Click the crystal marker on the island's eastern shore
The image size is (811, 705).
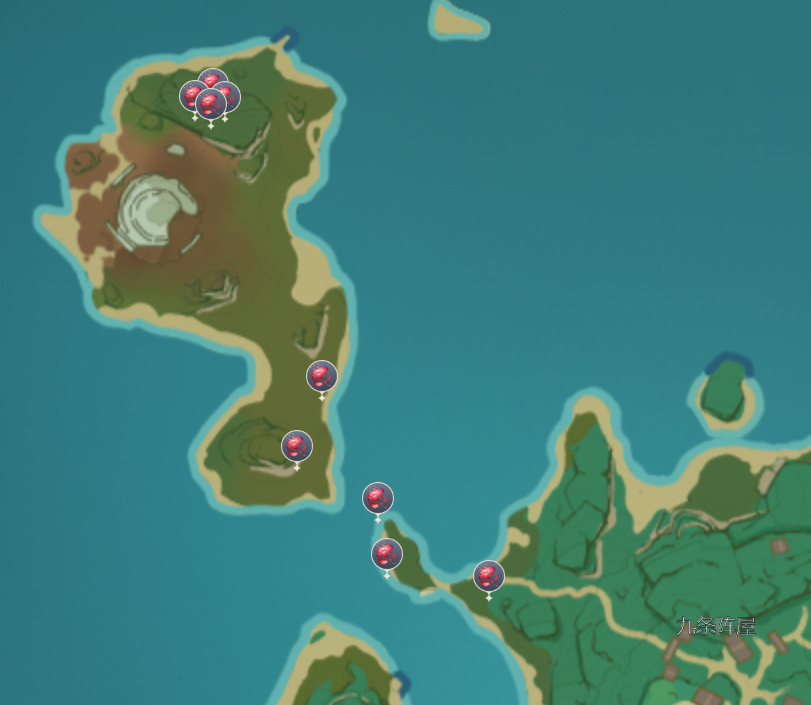(321, 377)
